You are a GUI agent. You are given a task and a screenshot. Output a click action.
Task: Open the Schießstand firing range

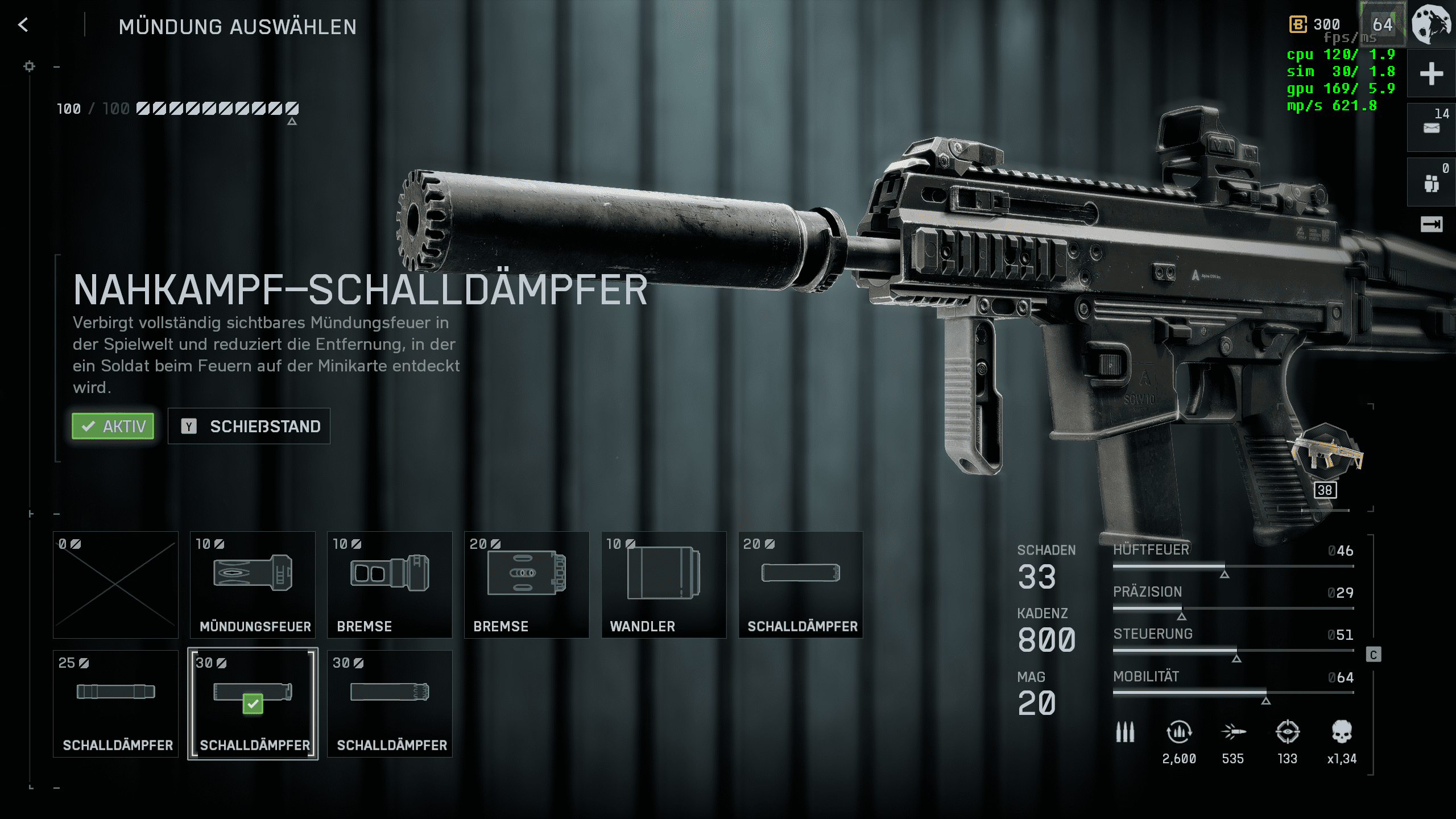(249, 426)
